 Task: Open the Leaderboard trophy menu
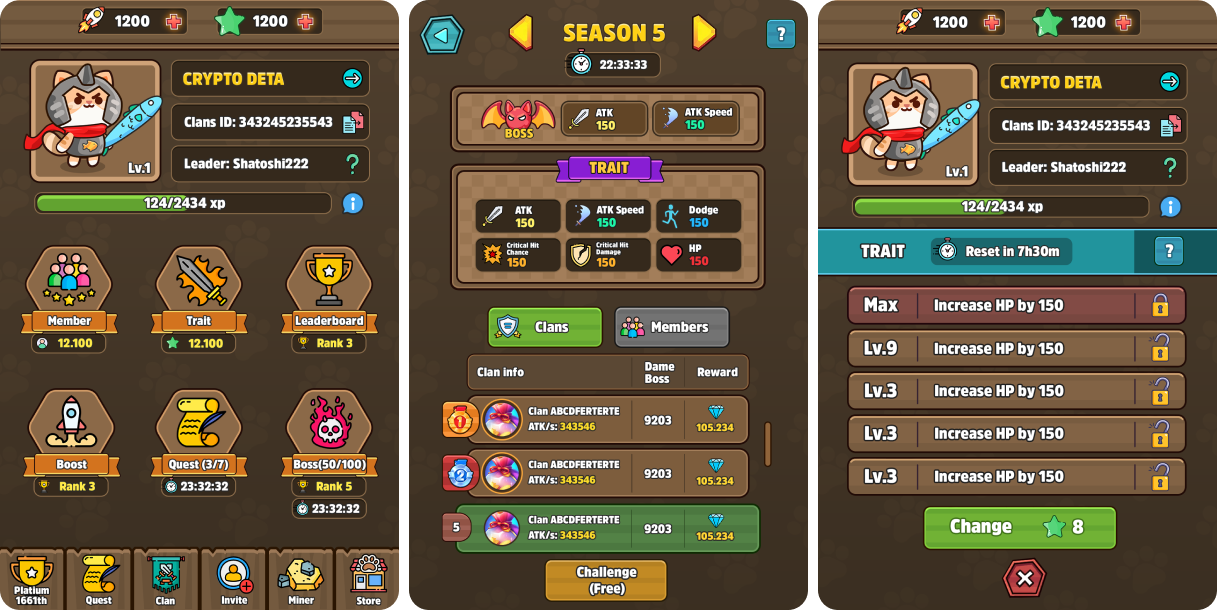(328, 285)
